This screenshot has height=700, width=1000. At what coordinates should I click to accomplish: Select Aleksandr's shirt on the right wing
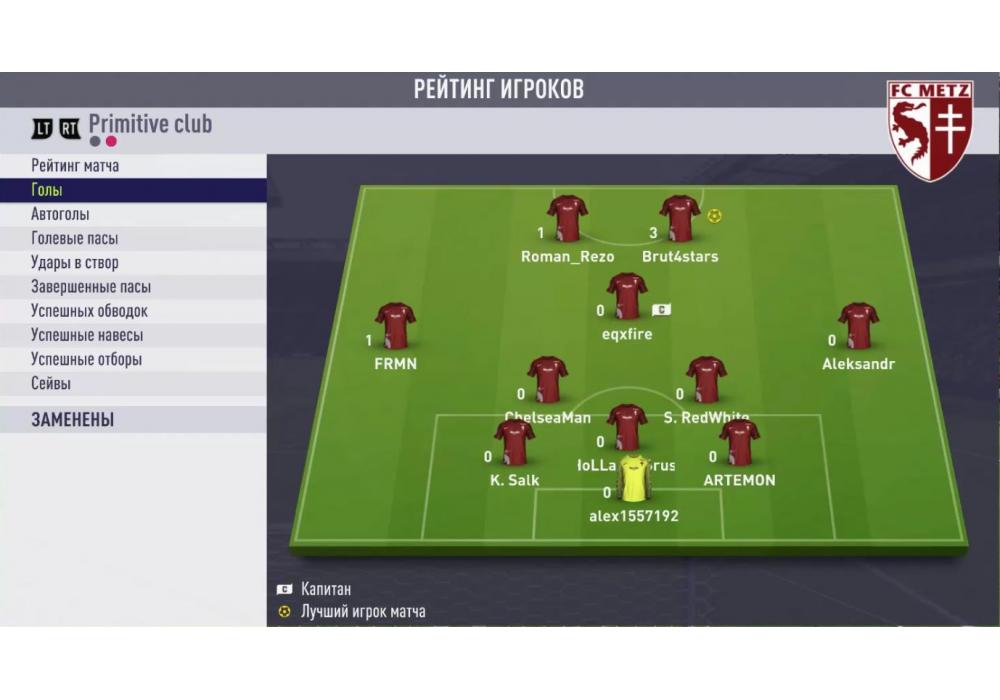point(858,325)
